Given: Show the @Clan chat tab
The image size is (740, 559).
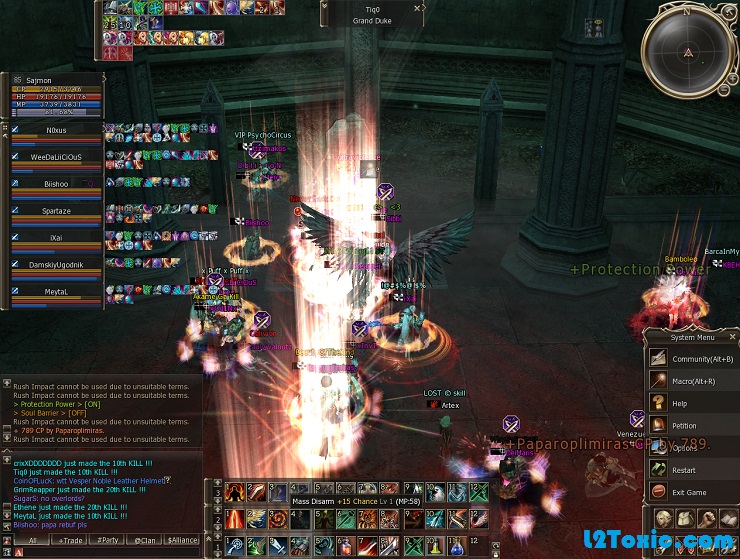Looking at the screenshot, I should [145, 540].
